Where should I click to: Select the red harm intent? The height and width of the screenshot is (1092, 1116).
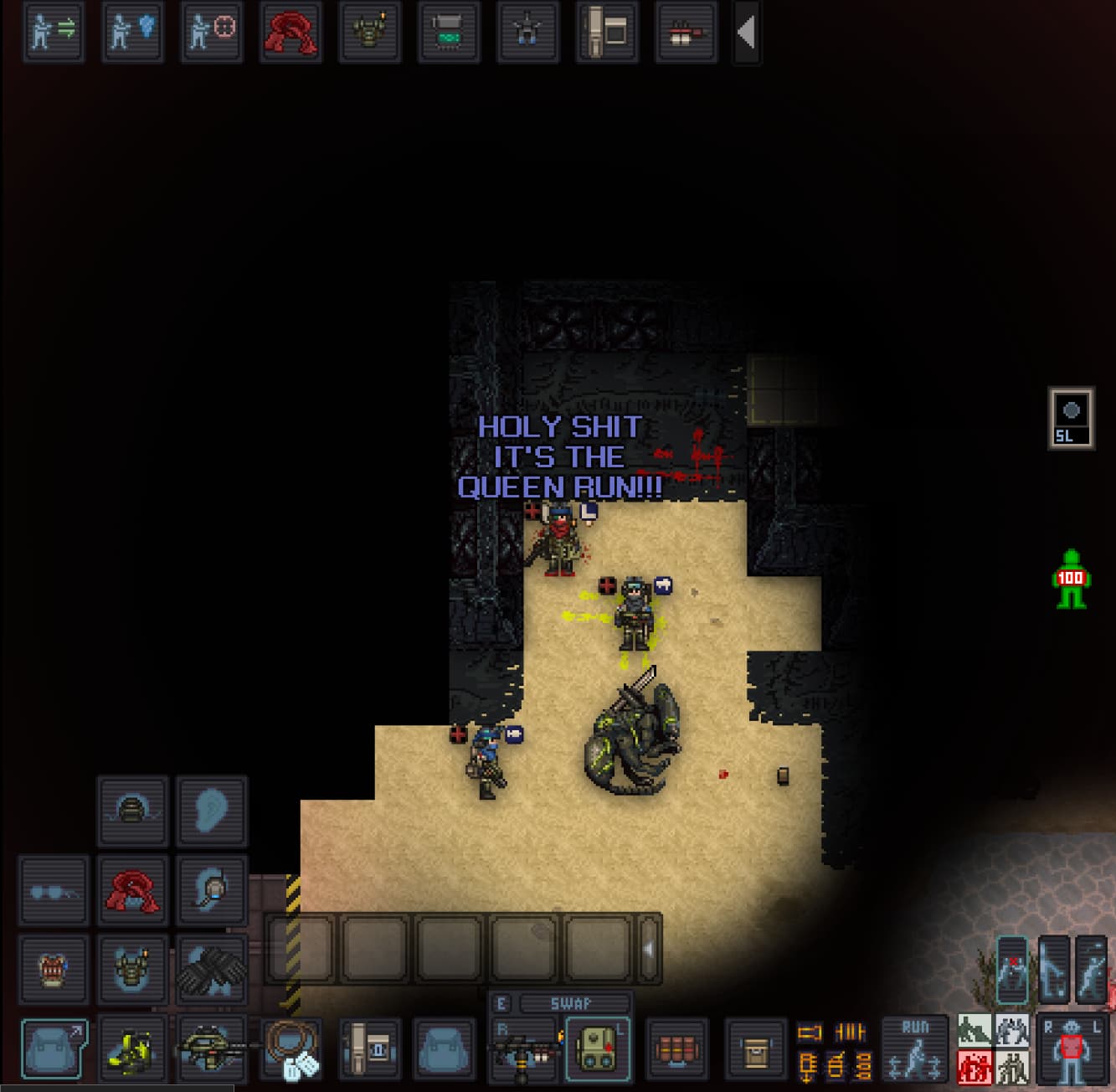click(x=974, y=1068)
